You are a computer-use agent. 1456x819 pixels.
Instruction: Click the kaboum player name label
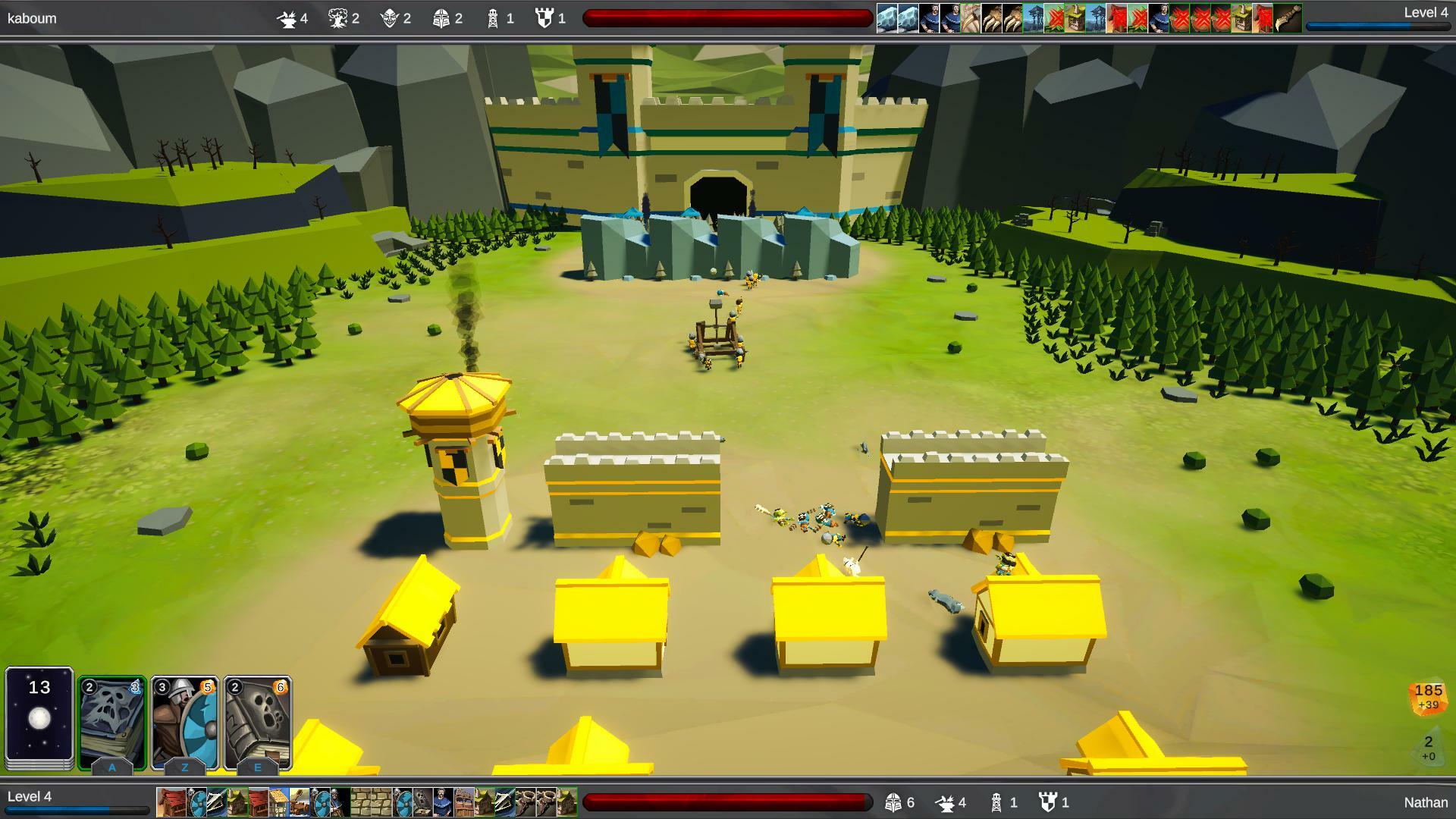(x=32, y=18)
